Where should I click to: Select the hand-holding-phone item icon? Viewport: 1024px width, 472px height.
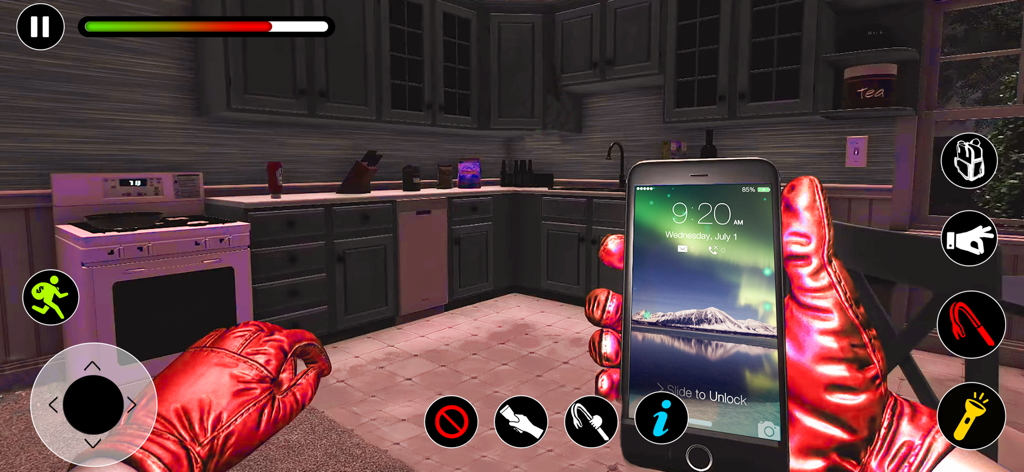pos(521,421)
